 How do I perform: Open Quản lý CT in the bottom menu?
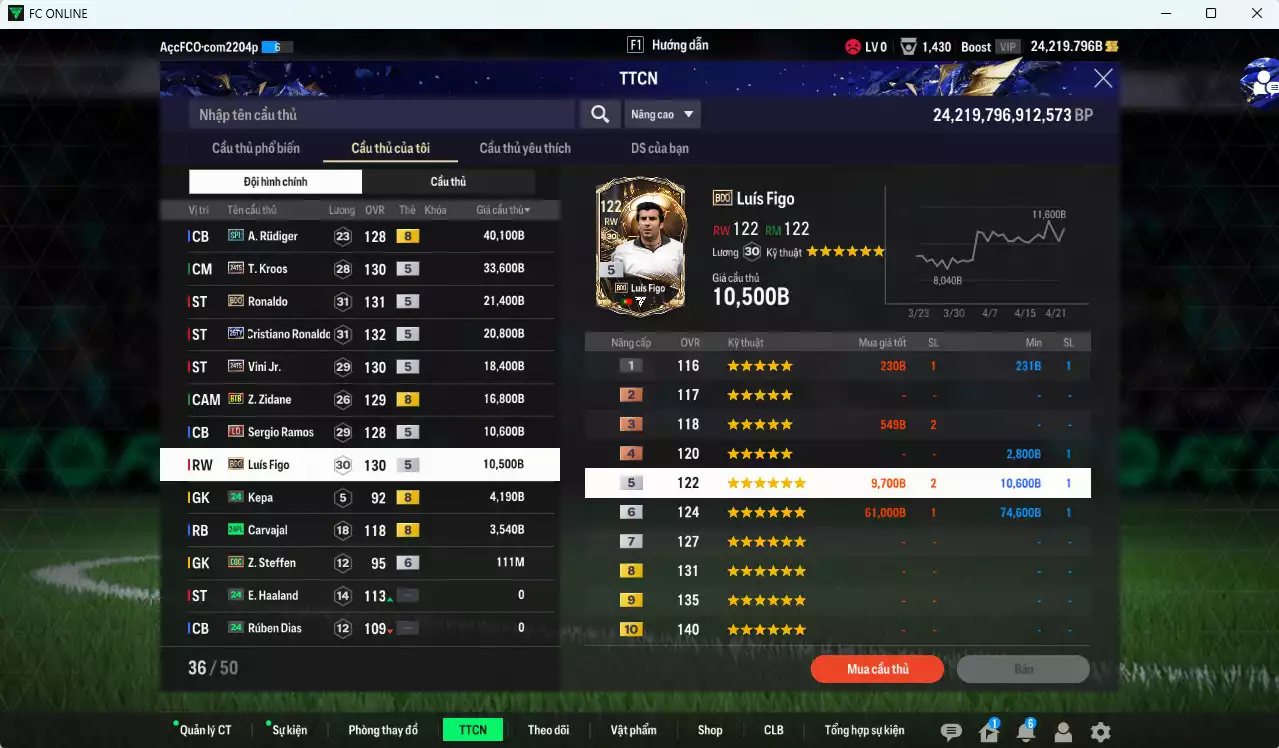[x=205, y=730]
